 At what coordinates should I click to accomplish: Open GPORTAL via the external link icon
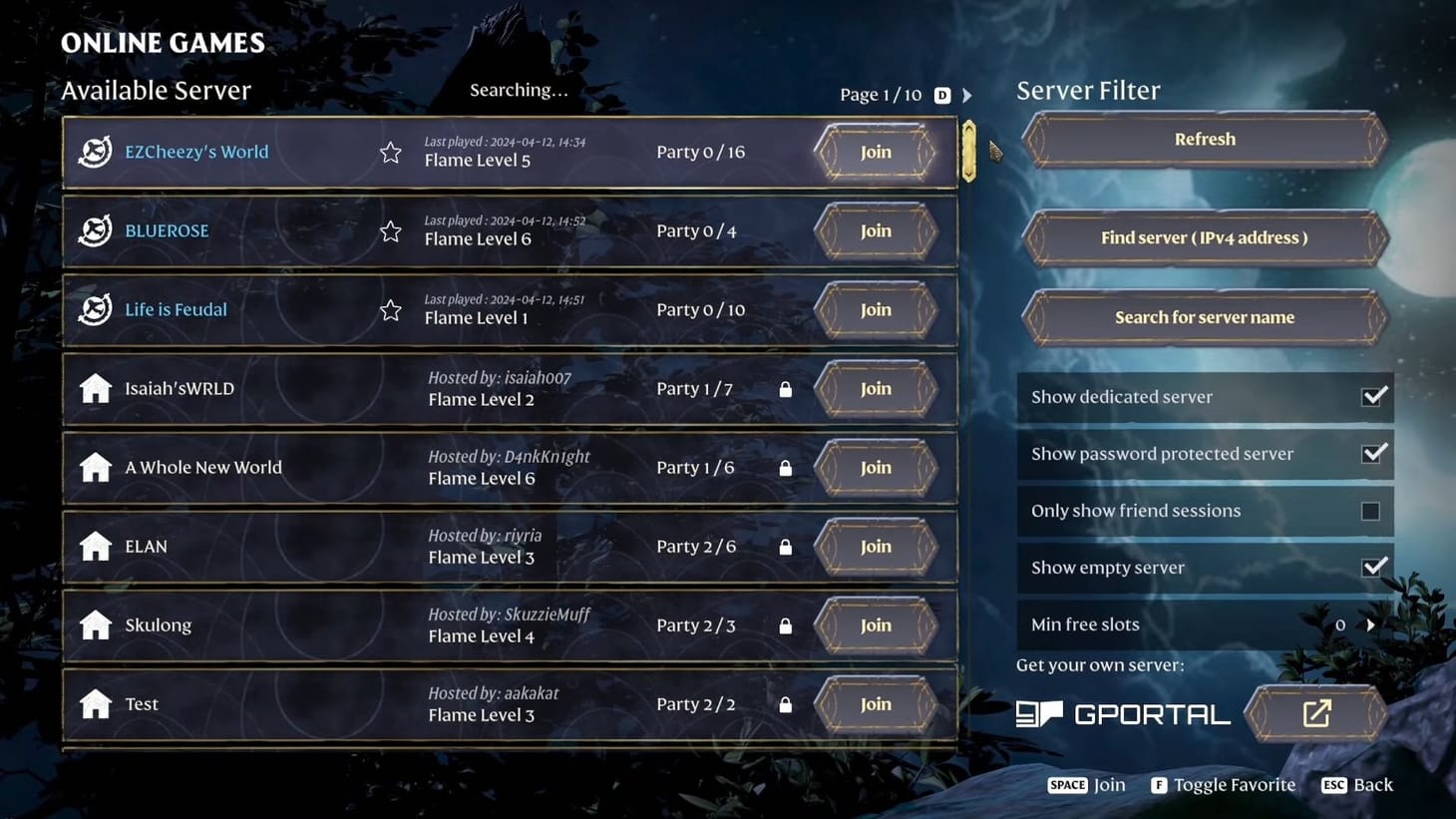coord(1317,712)
